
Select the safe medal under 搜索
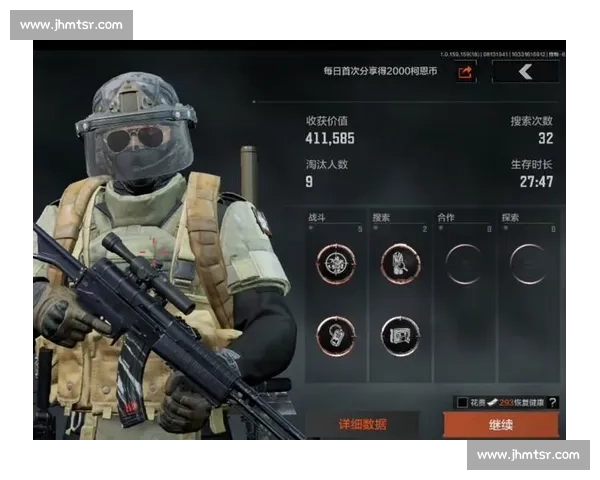[x=400, y=334]
